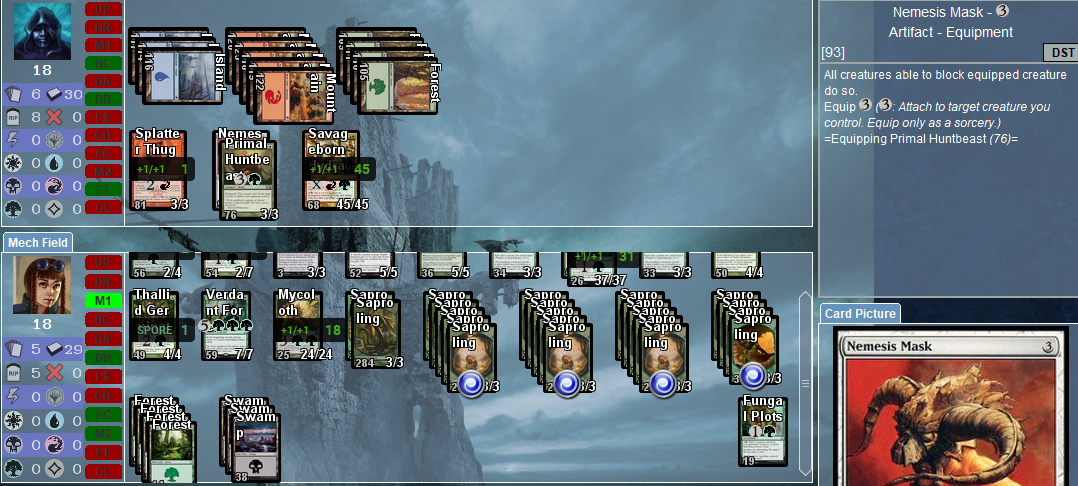Select the opponent's Splatter Thug creature
Image resolution: width=1078 pixels, height=486 pixels.
click(x=159, y=172)
